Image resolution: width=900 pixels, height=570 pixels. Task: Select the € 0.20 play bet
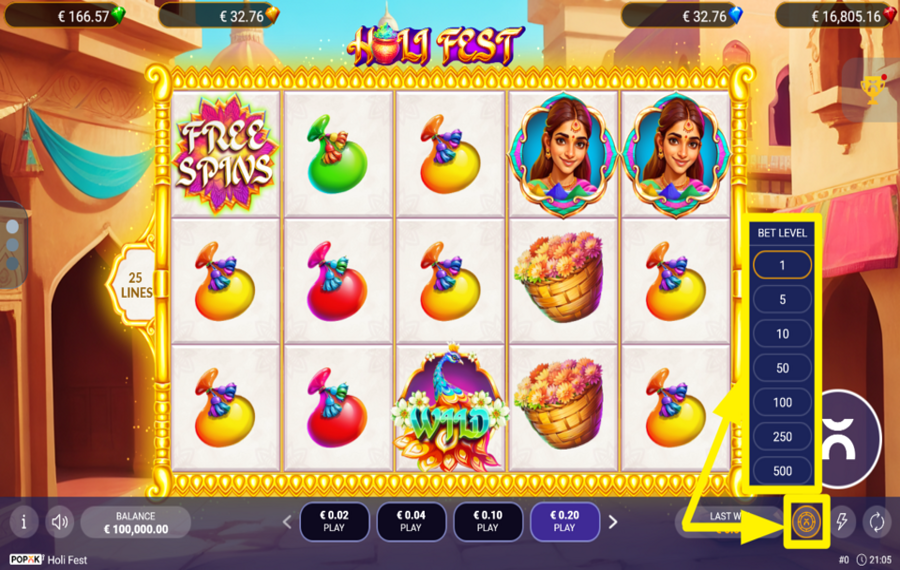click(564, 521)
